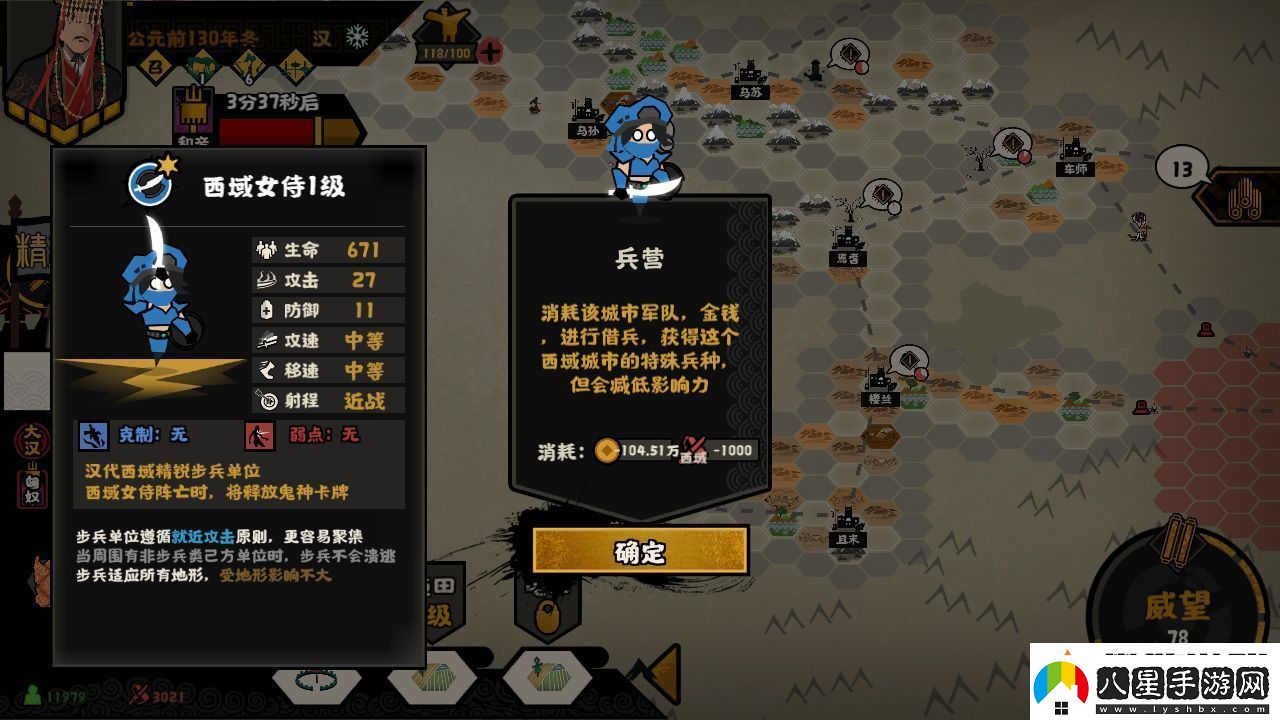Viewport: 1280px width, 720px height.
Task: Click the gold coin icon beside 104.51万
Action: point(608,450)
